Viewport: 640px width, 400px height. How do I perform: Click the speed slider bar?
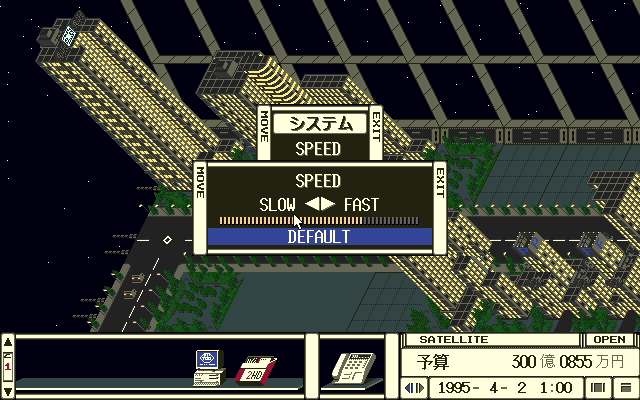pos(319,220)
